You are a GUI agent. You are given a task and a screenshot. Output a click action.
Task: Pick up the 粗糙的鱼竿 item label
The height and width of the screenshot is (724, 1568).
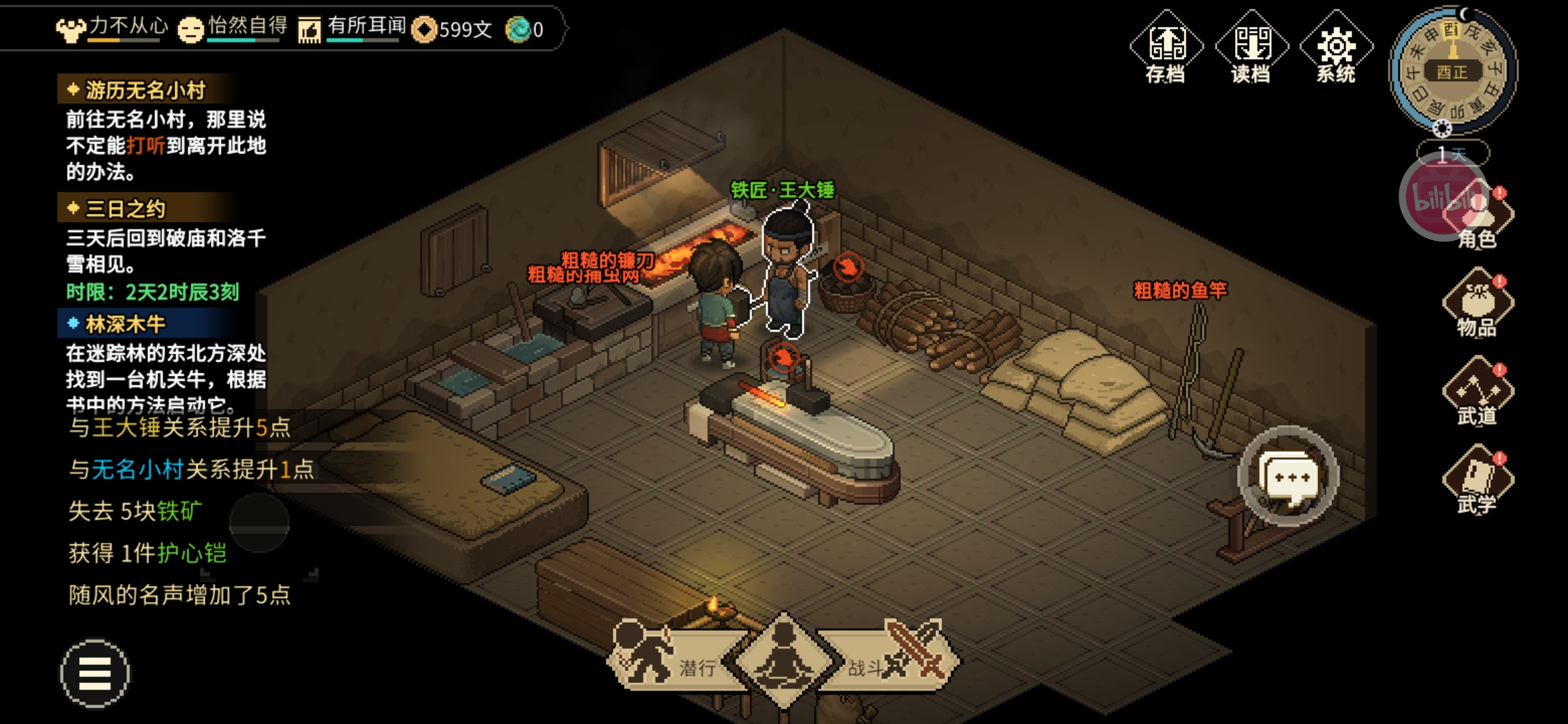pyautogui.click(x=1180, y=290)
